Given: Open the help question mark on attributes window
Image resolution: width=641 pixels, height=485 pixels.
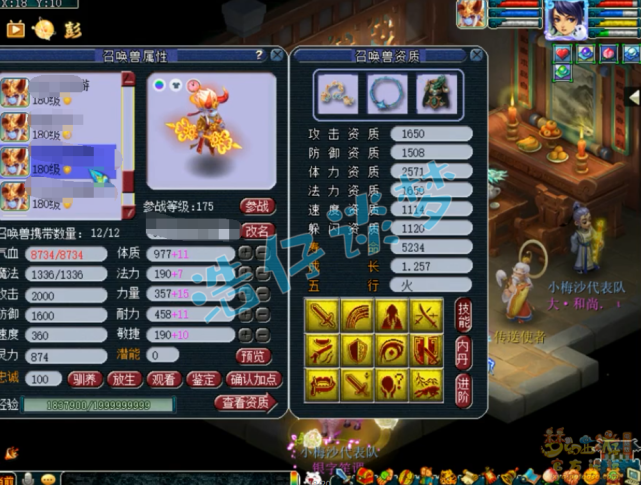Looking at the screenshot, I should pyautogui.click(x=260, y=55).
